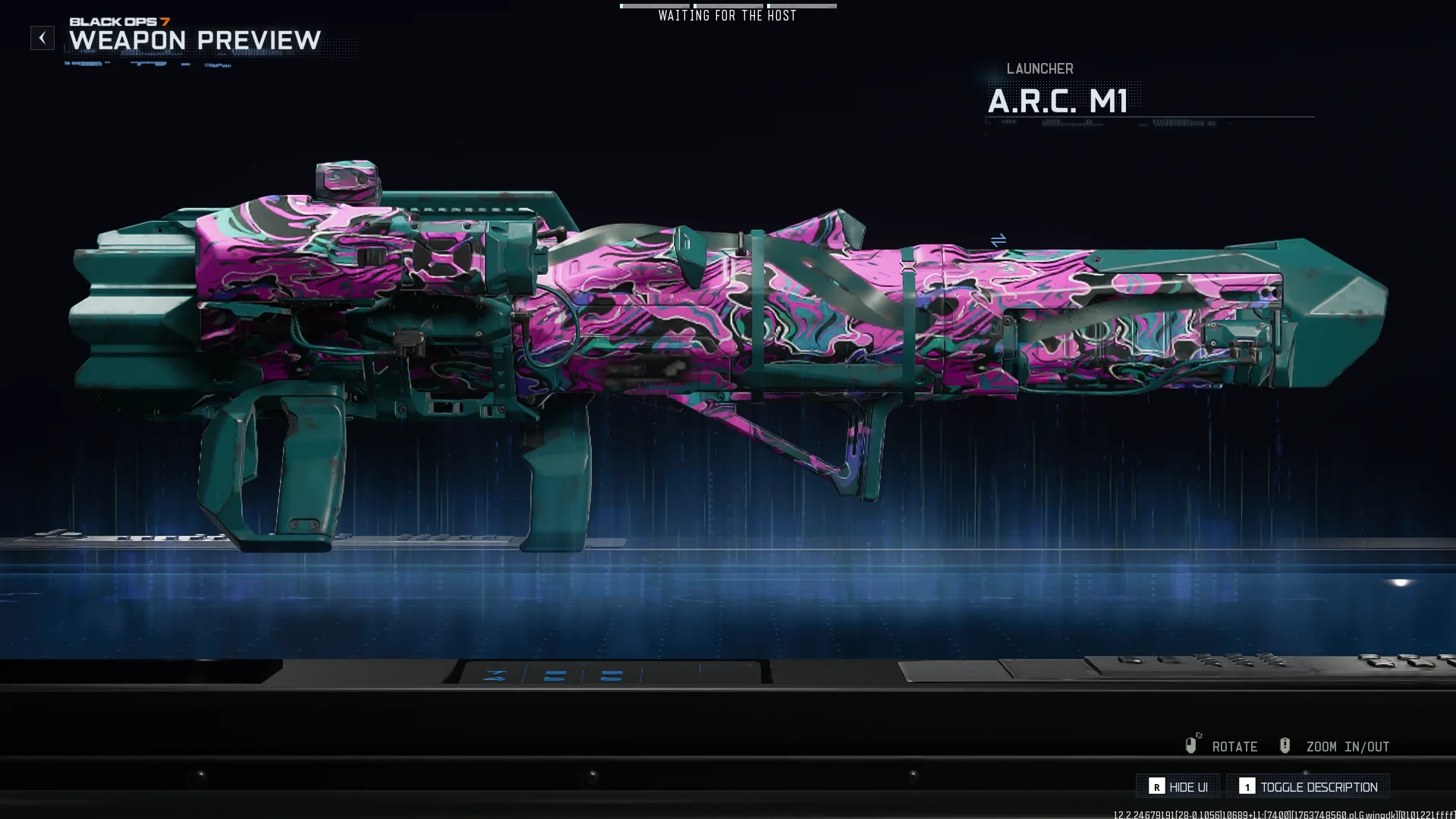Expand the WAITING FOR THE HOST status

tap(727, 15)
